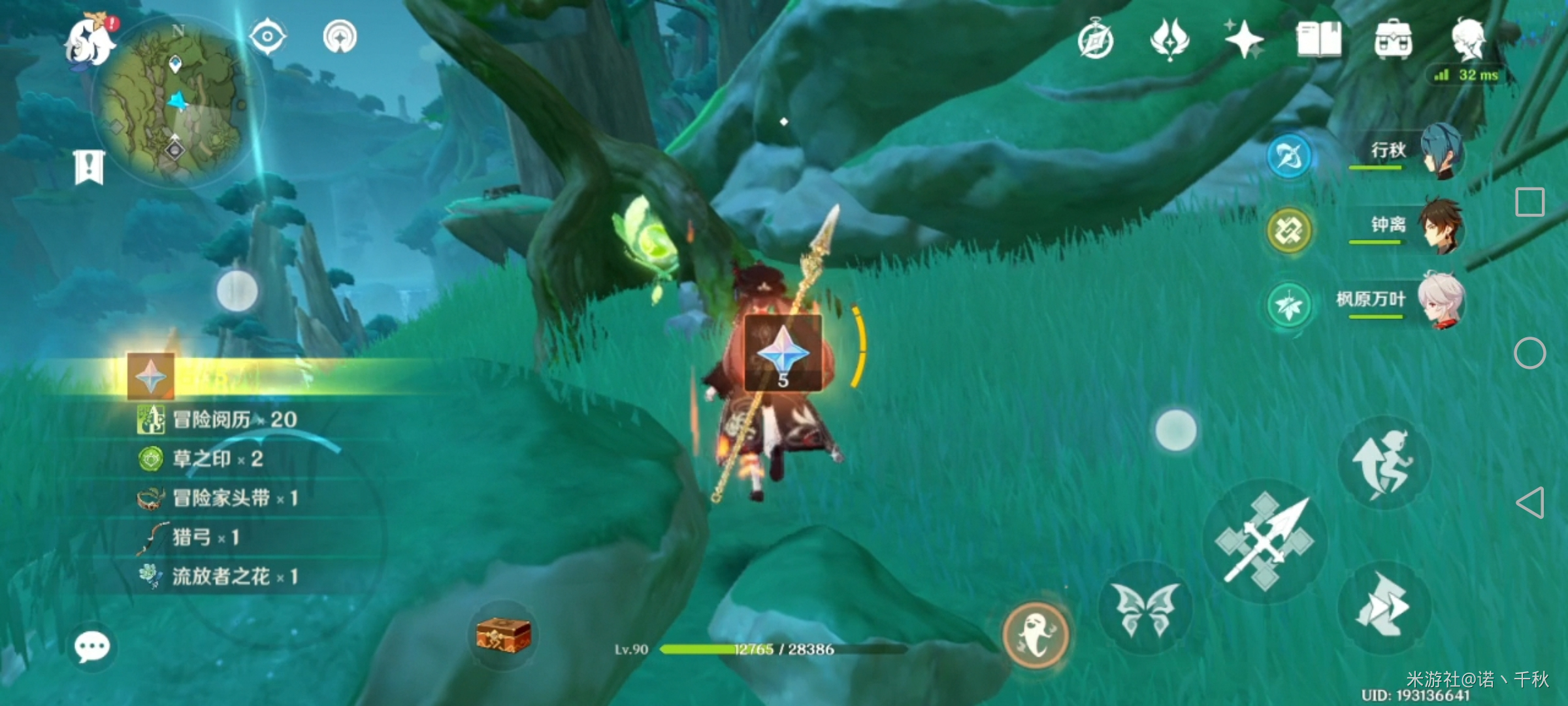Open the quest log exclamation banner
The width and height of the screenshot is (1568, 706).
[x=90, y=167]
